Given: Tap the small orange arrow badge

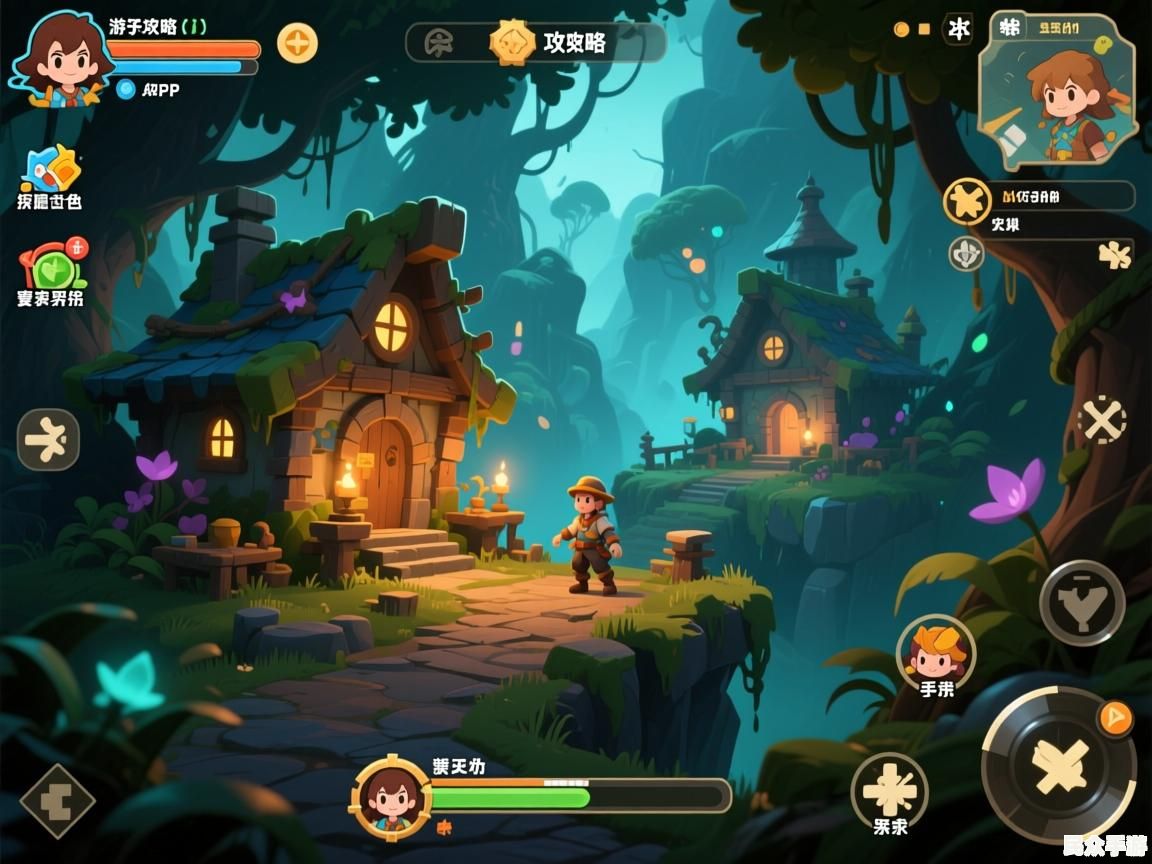Looking at the screenshot, I should (1114, 717).
